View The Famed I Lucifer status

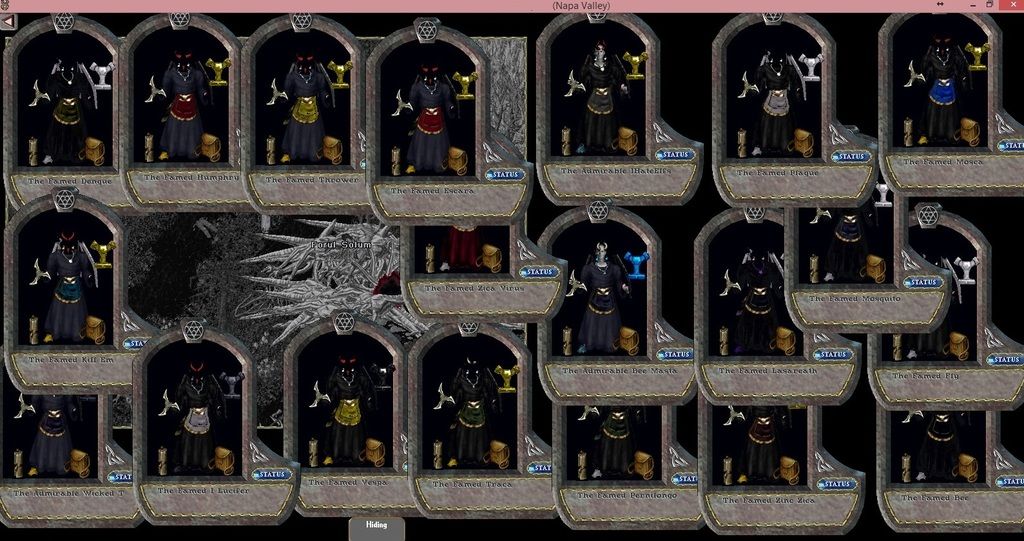point(272,474)
